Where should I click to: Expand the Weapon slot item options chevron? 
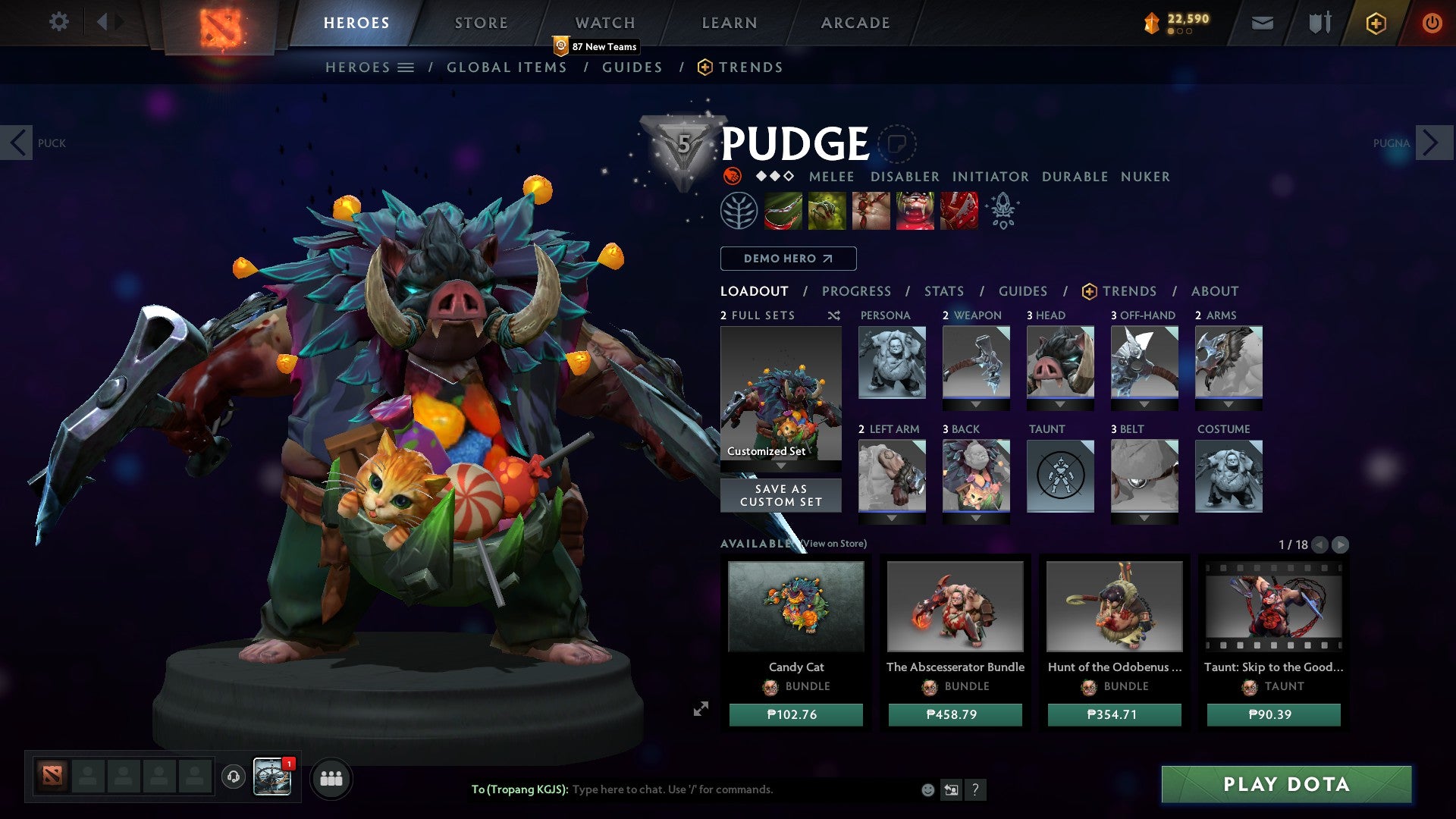976,404
